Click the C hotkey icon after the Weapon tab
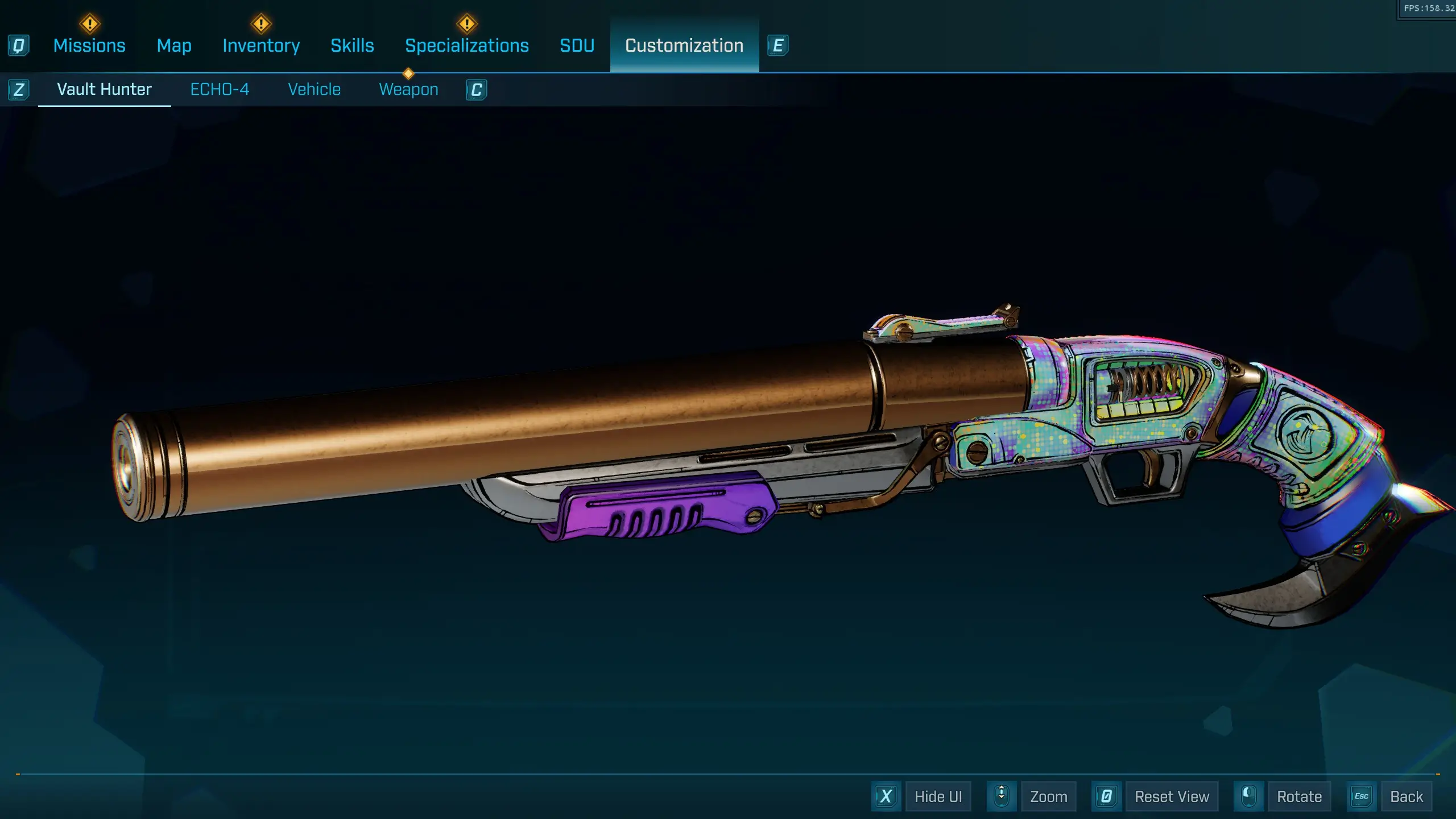The width and height of the screenshot is (1456, 819). click(x=477, y=89)
